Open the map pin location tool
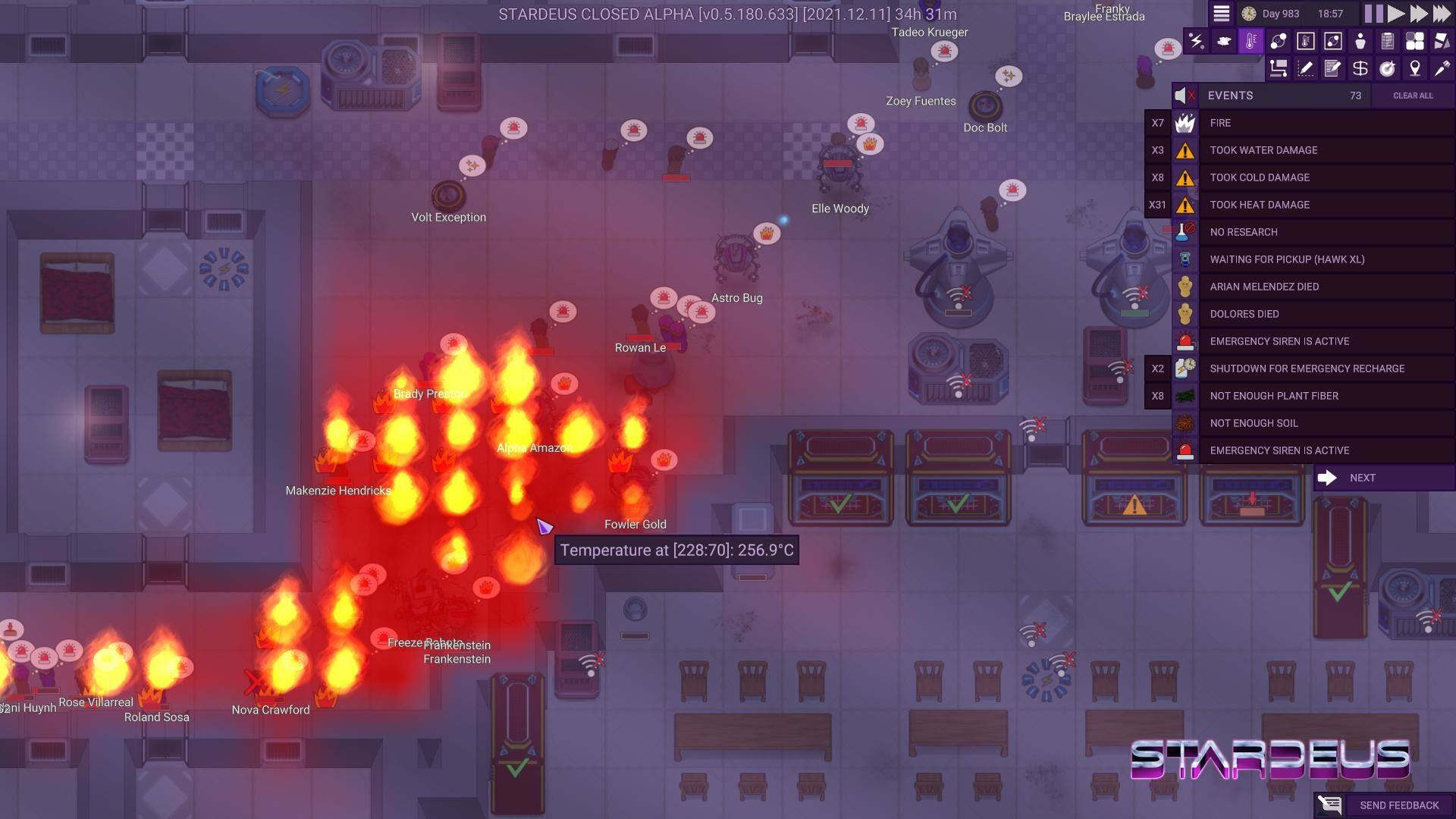 click(1415, 69)
